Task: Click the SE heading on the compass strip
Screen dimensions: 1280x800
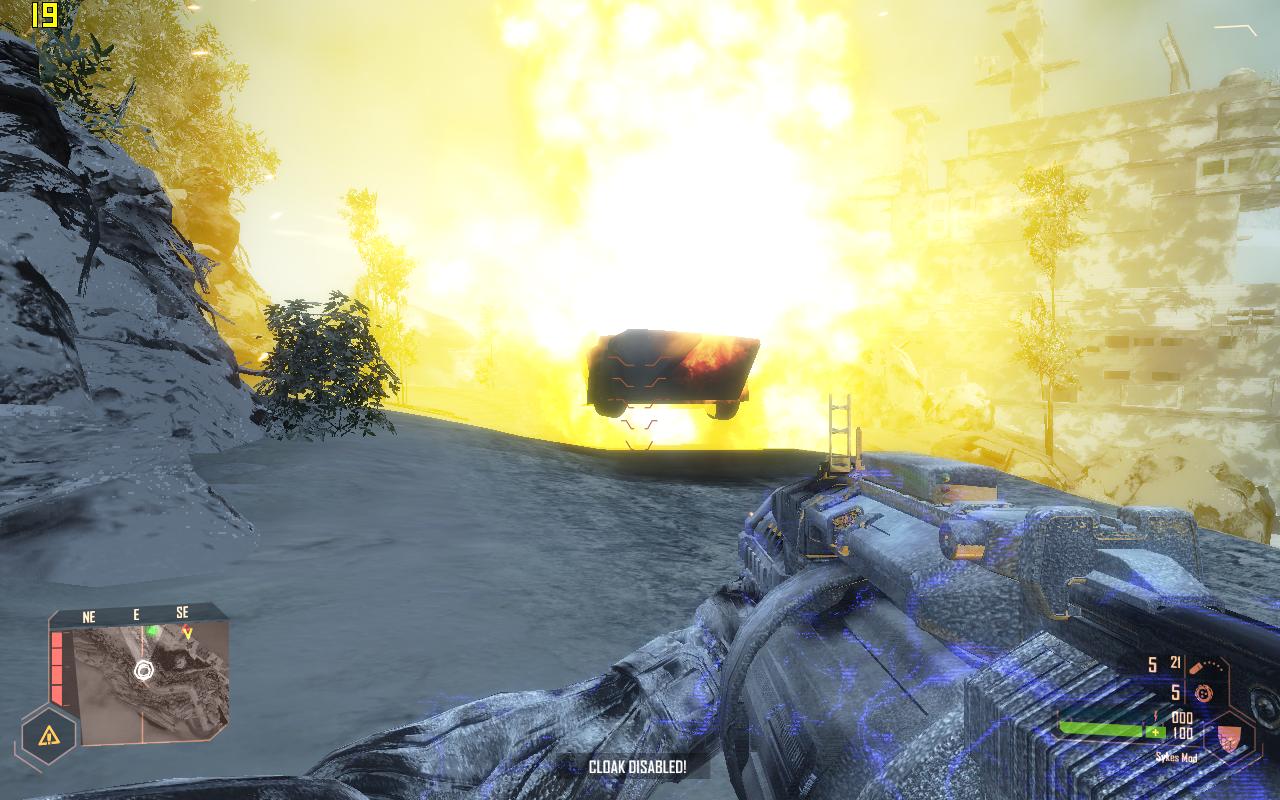Action: pyautogui.click(x=184, y=613)
